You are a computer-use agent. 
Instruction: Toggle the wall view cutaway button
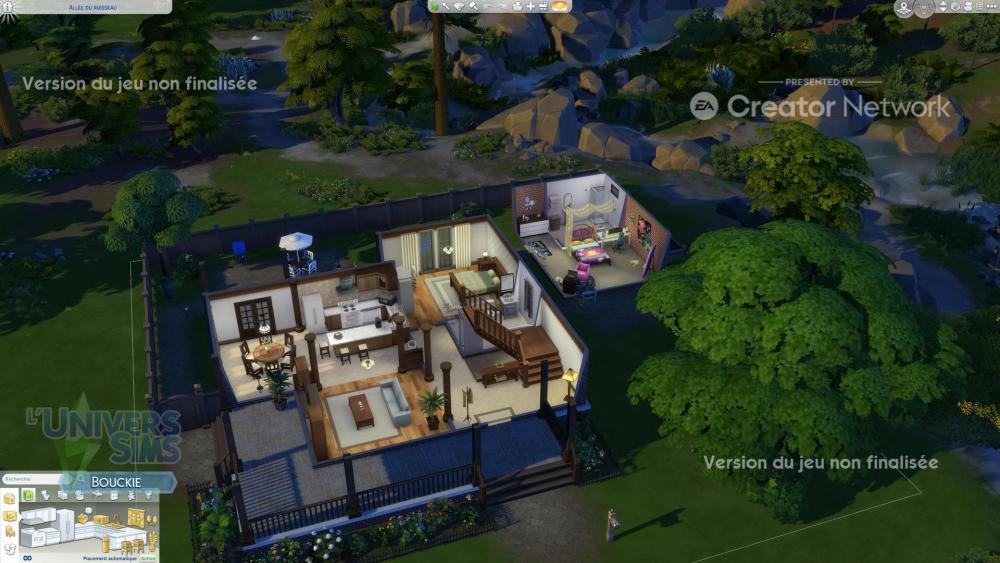pos(924,9)
